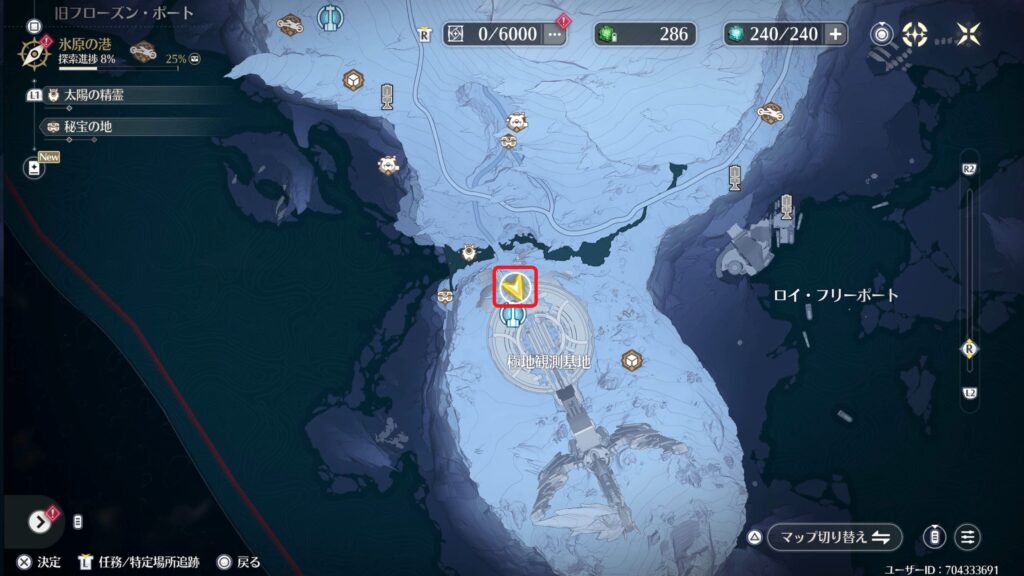Click the crosshair star marker icon
The width and height of the screenshot is (1024, 576).
tap(915, 34)
